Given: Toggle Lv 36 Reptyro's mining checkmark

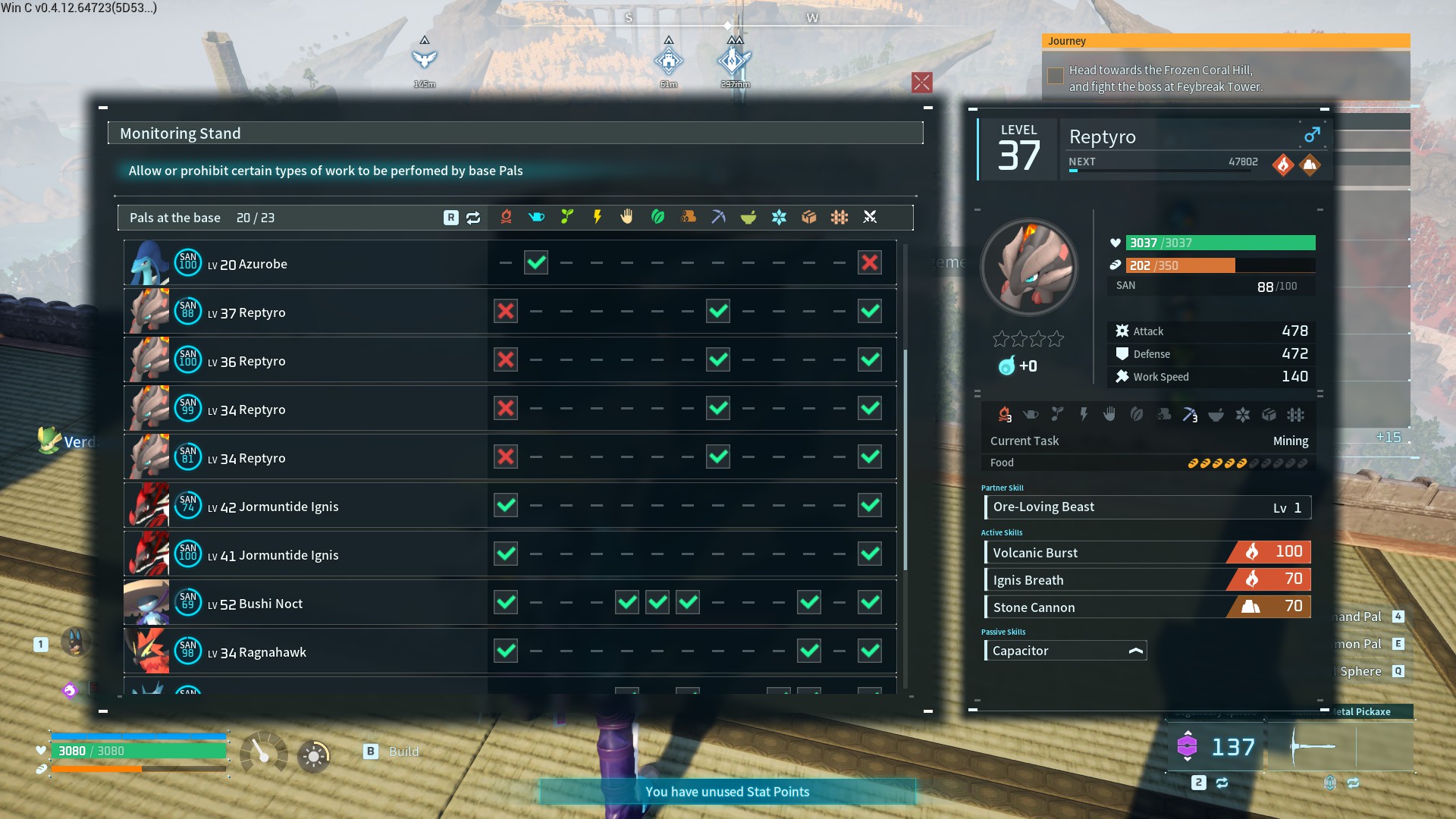Looking at the screenshot, I should 718,360.
